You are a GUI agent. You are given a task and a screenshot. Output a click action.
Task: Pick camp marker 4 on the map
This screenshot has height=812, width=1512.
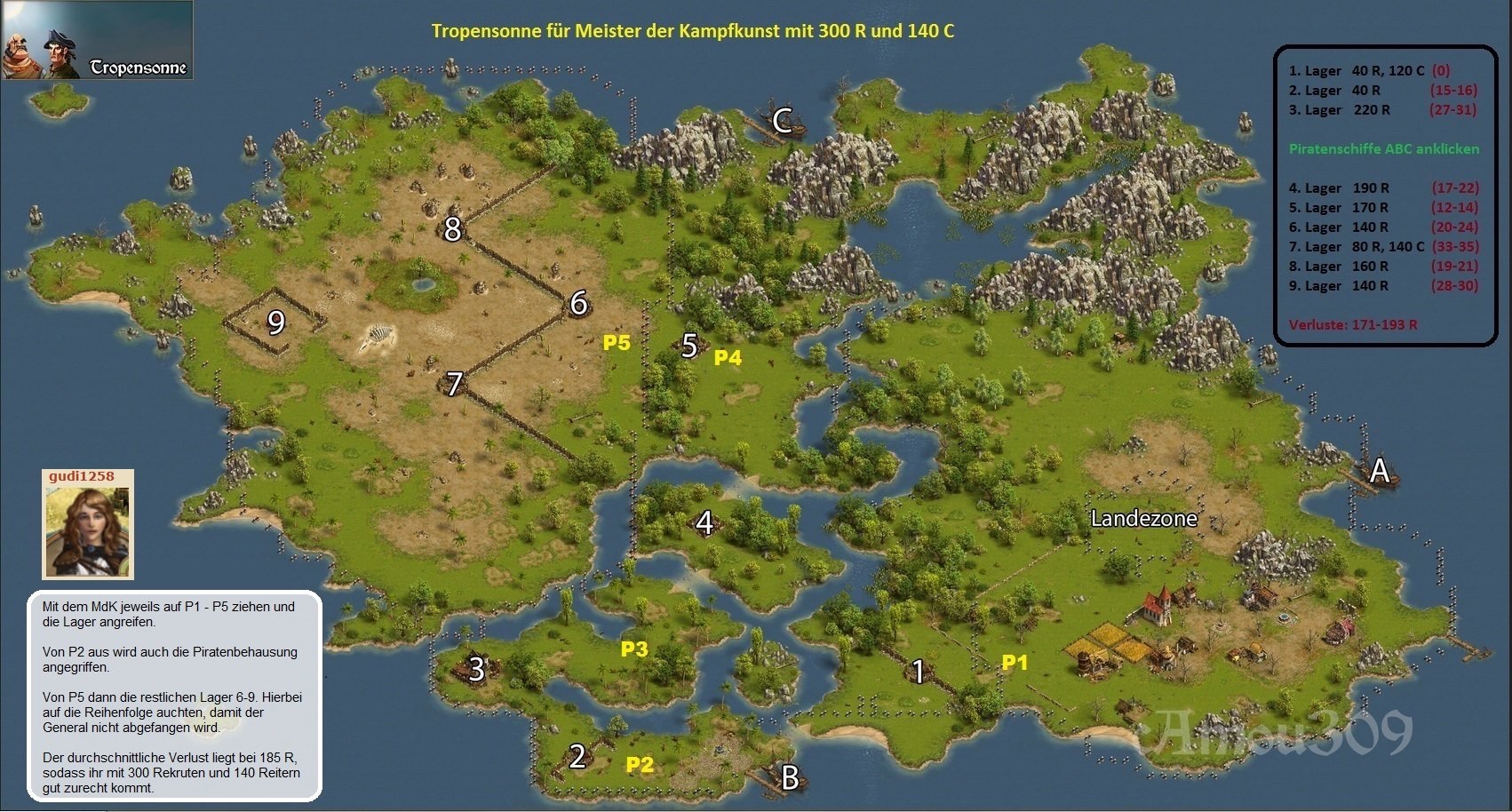(704, 522)
